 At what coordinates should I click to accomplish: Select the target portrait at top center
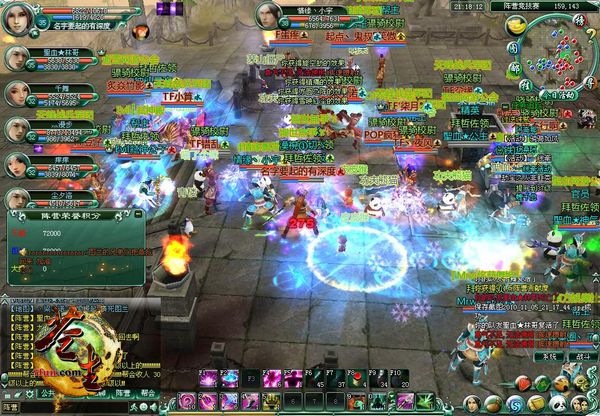268,15
